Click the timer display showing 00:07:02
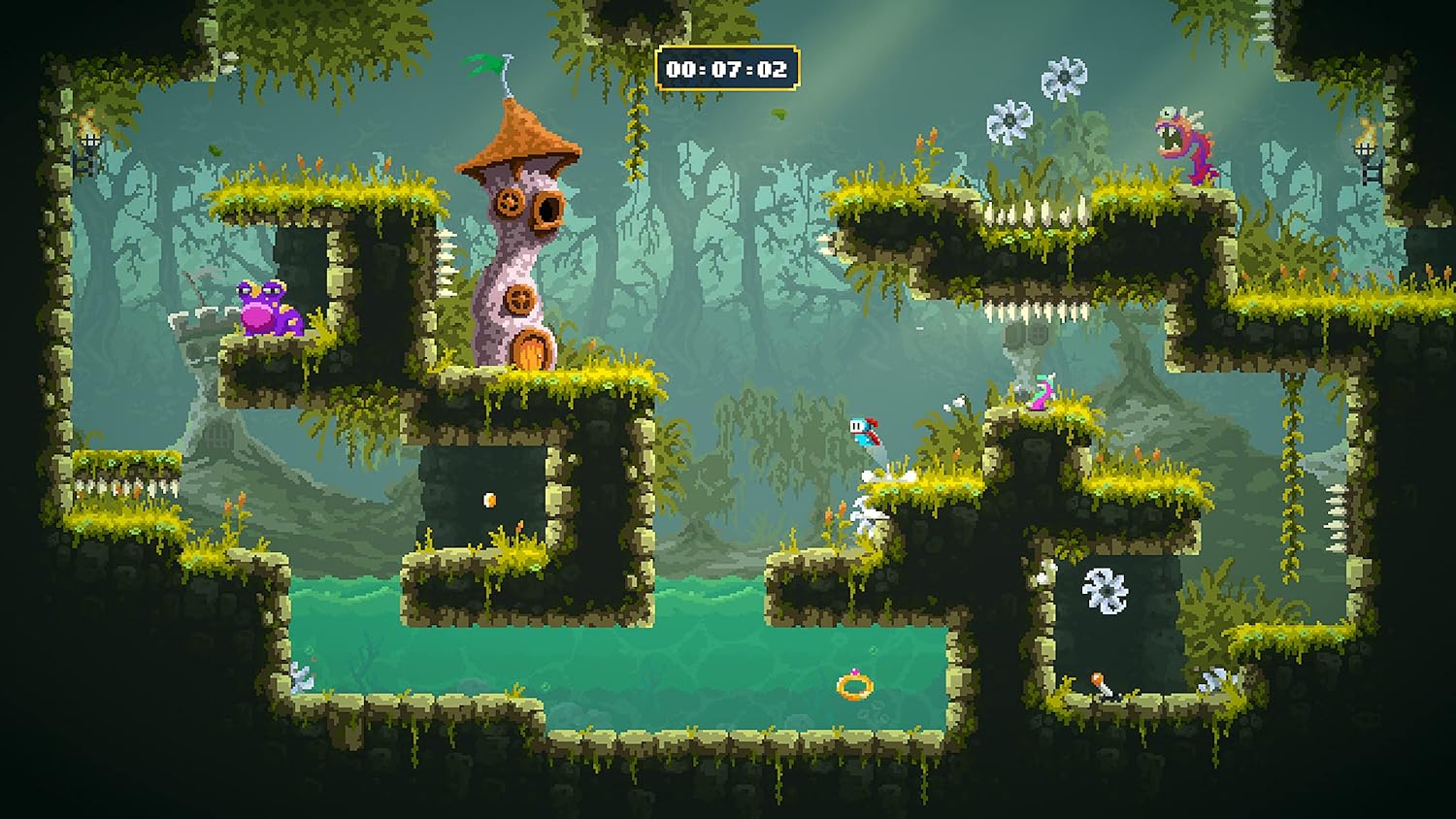This screenshot has height=819, width=1456. point(727,65)
